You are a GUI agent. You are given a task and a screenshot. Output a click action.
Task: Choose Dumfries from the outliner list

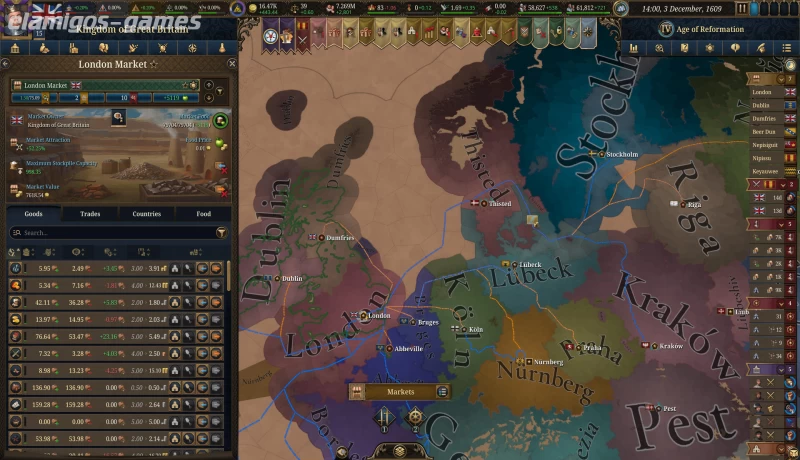click(764, 117)
